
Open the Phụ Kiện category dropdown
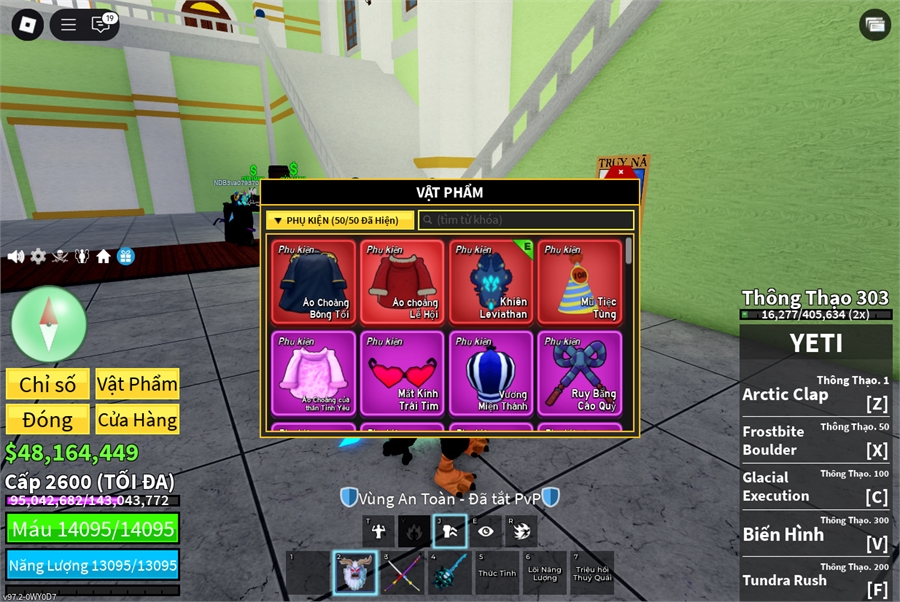tap(340, 220)
